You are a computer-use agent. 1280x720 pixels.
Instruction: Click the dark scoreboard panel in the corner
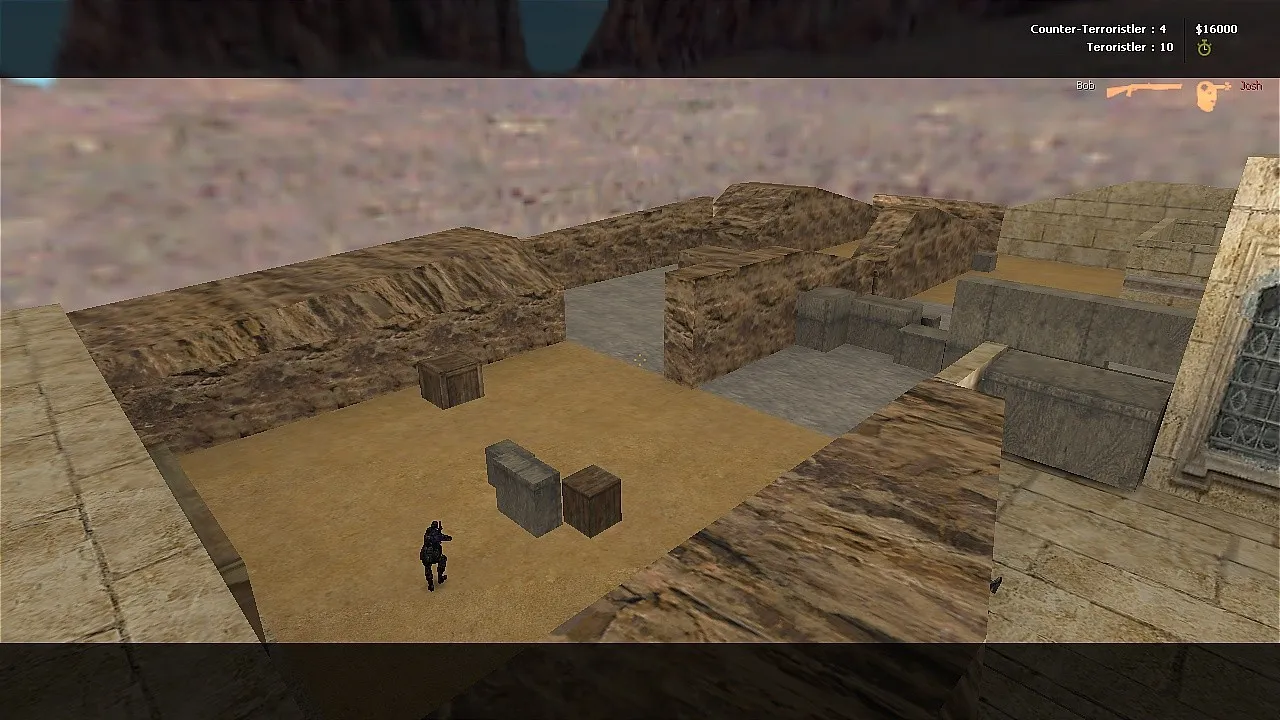point(1140,38)
